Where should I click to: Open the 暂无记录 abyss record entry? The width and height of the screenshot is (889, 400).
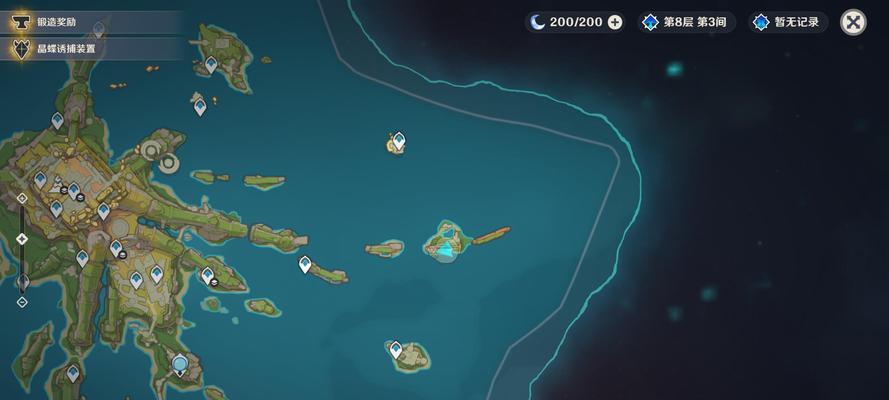tap(789, 22)
